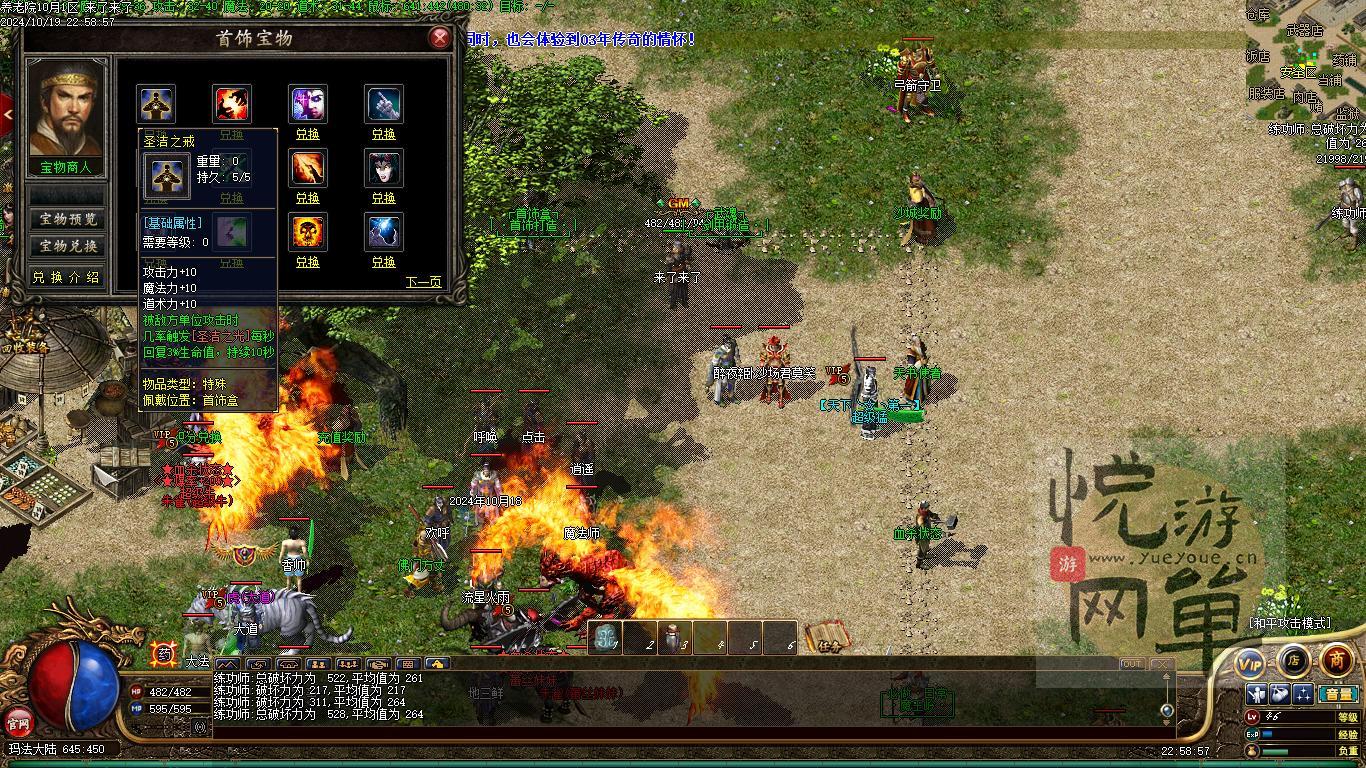Click the OUT button above chat

tap(1132, 664)
